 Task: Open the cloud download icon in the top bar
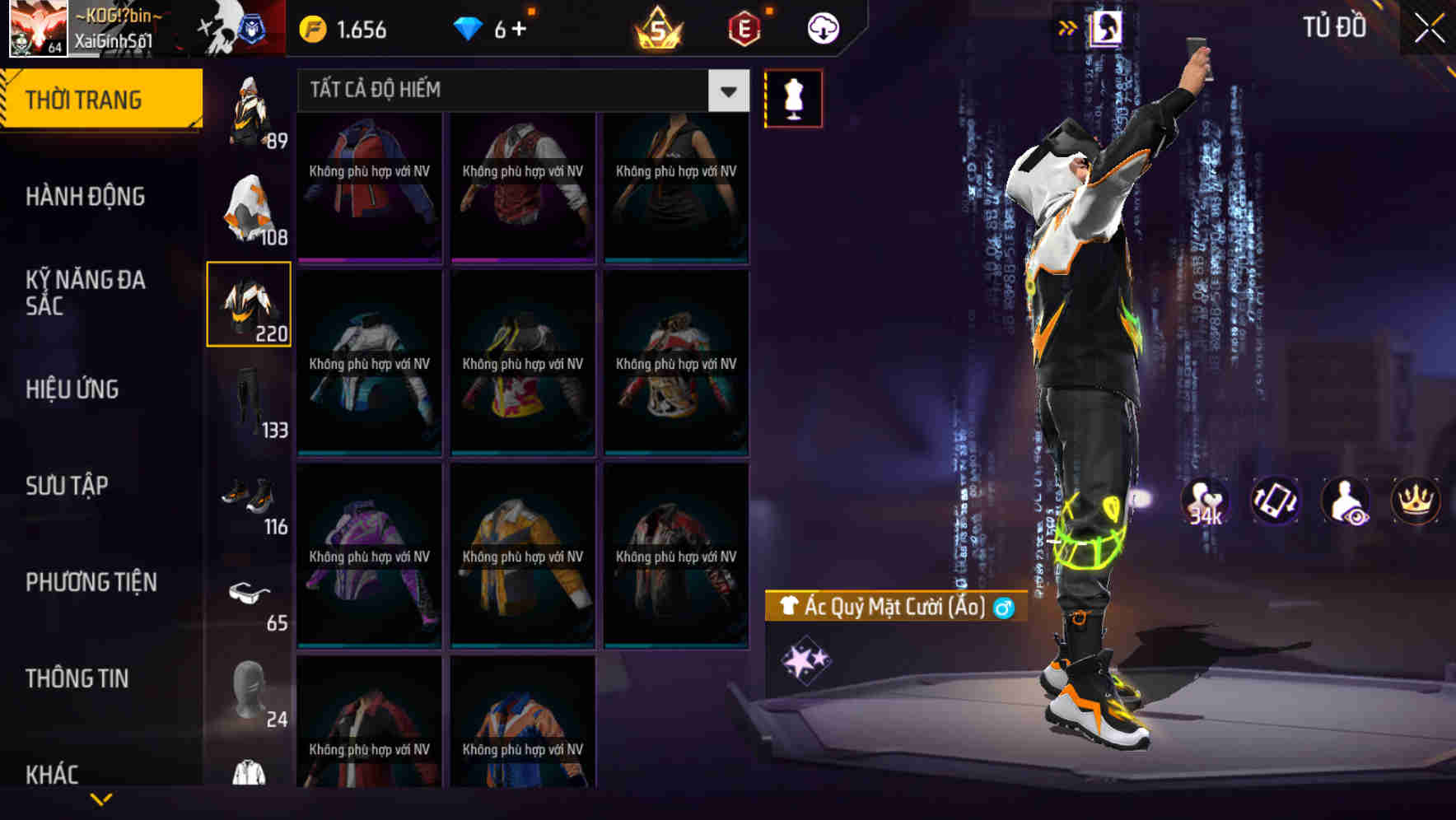822,27
